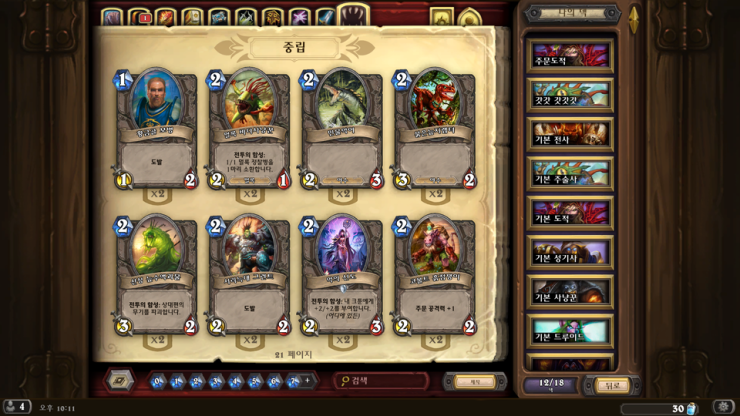
Task: Open the game menu gear icon
Action: tap(721, 407)
